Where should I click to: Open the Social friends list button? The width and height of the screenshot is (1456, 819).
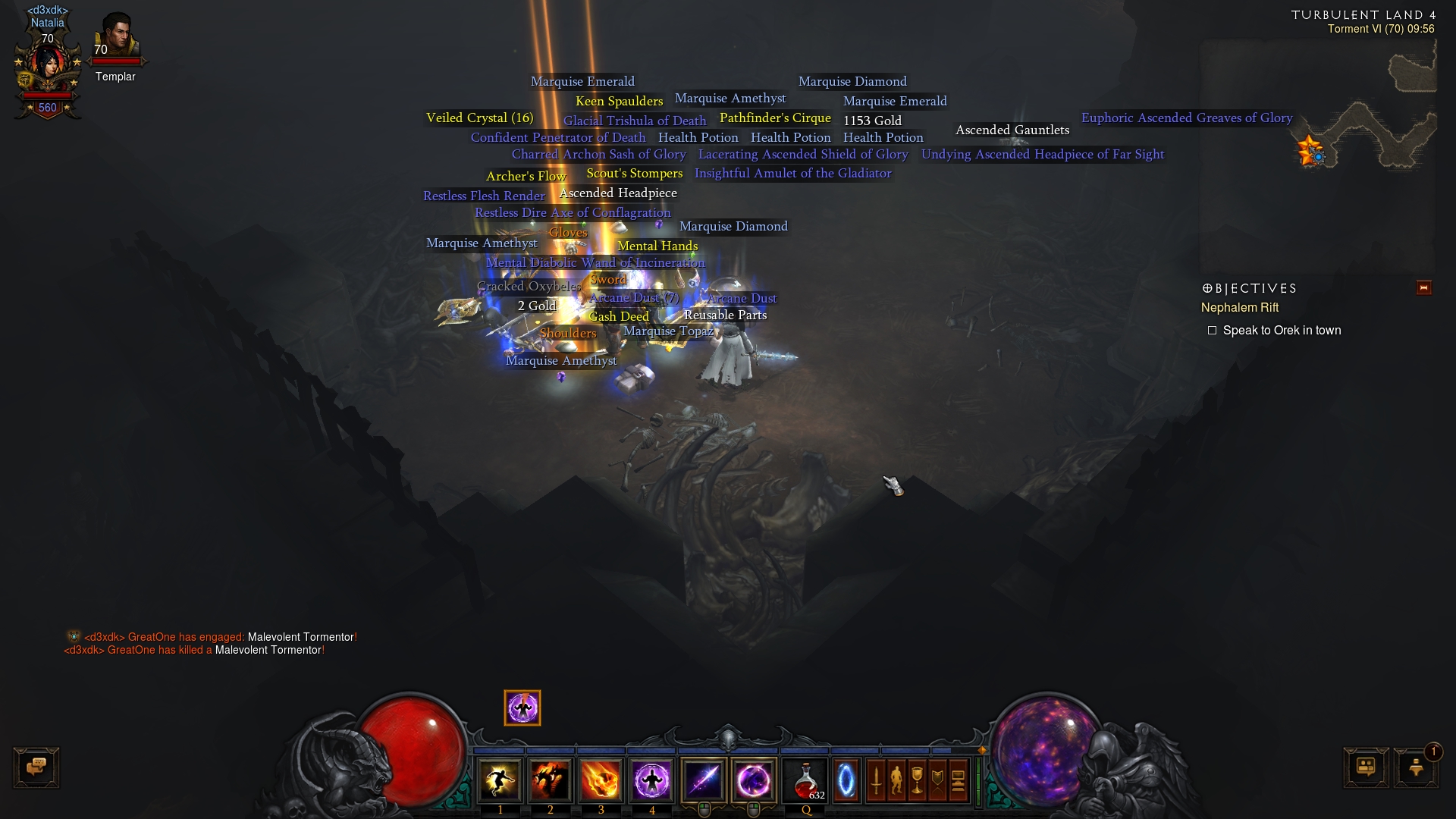(1367, 767)
